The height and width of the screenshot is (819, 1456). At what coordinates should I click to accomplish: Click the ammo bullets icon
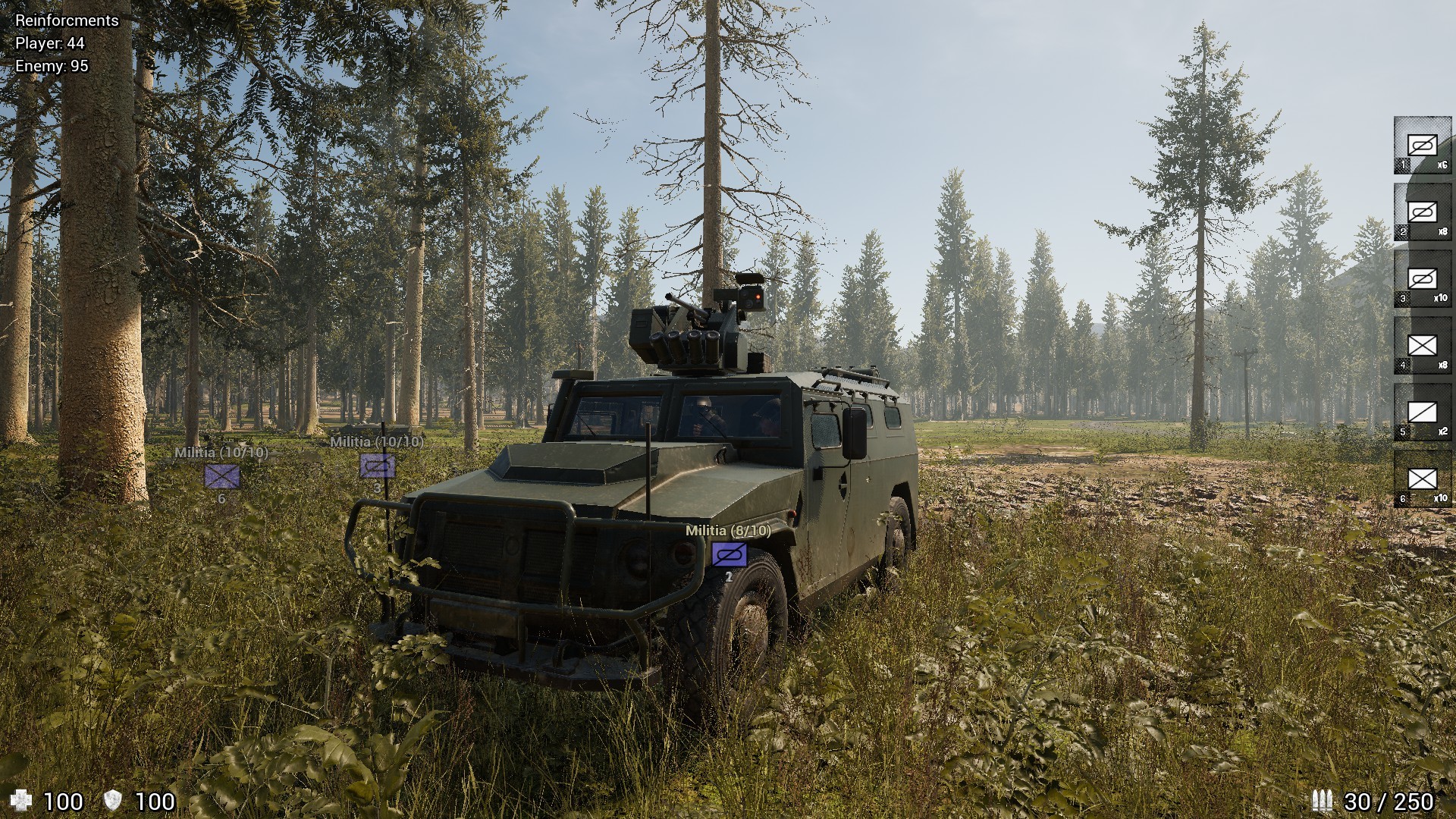point(1323,799)
